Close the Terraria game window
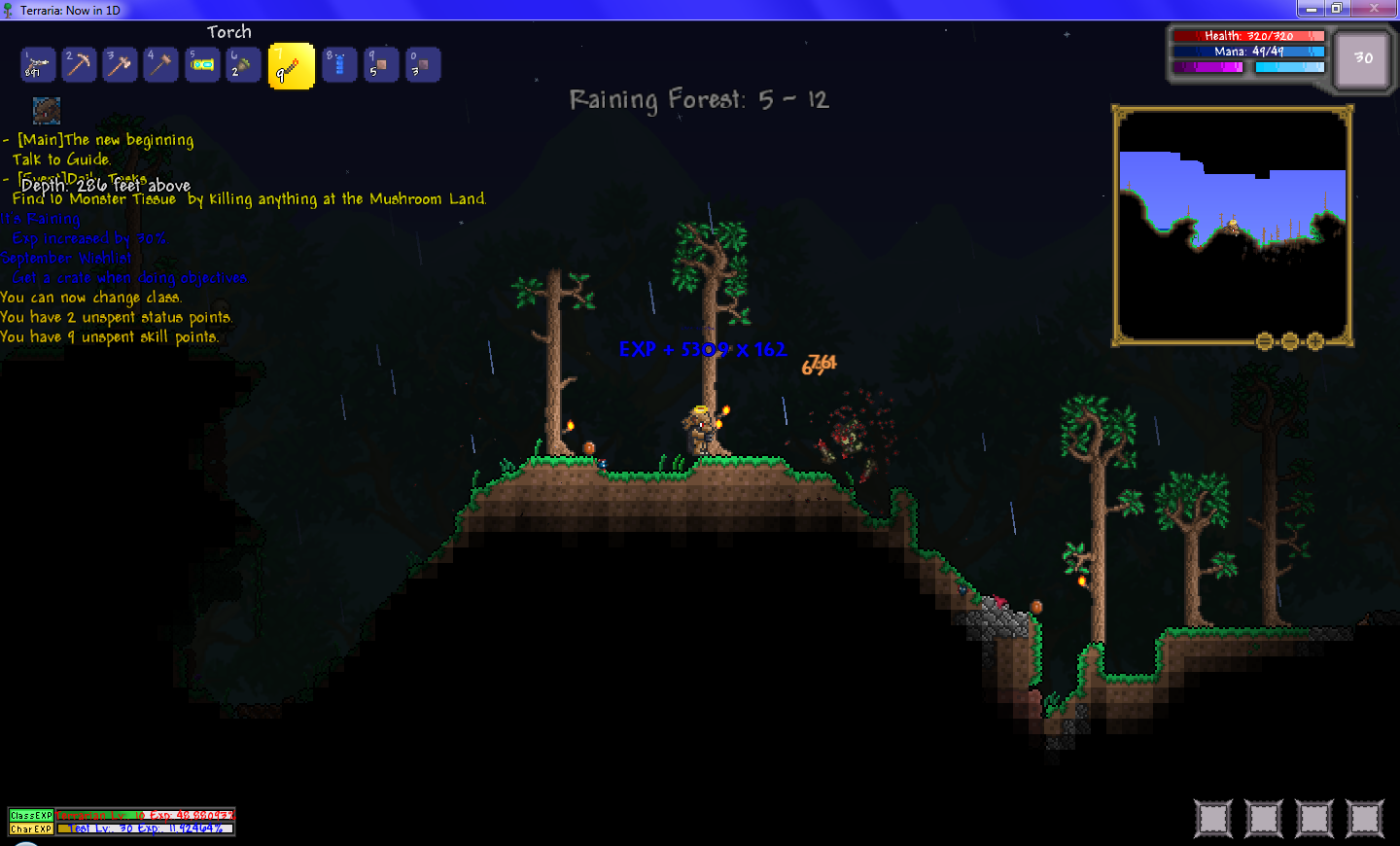 1375,9
